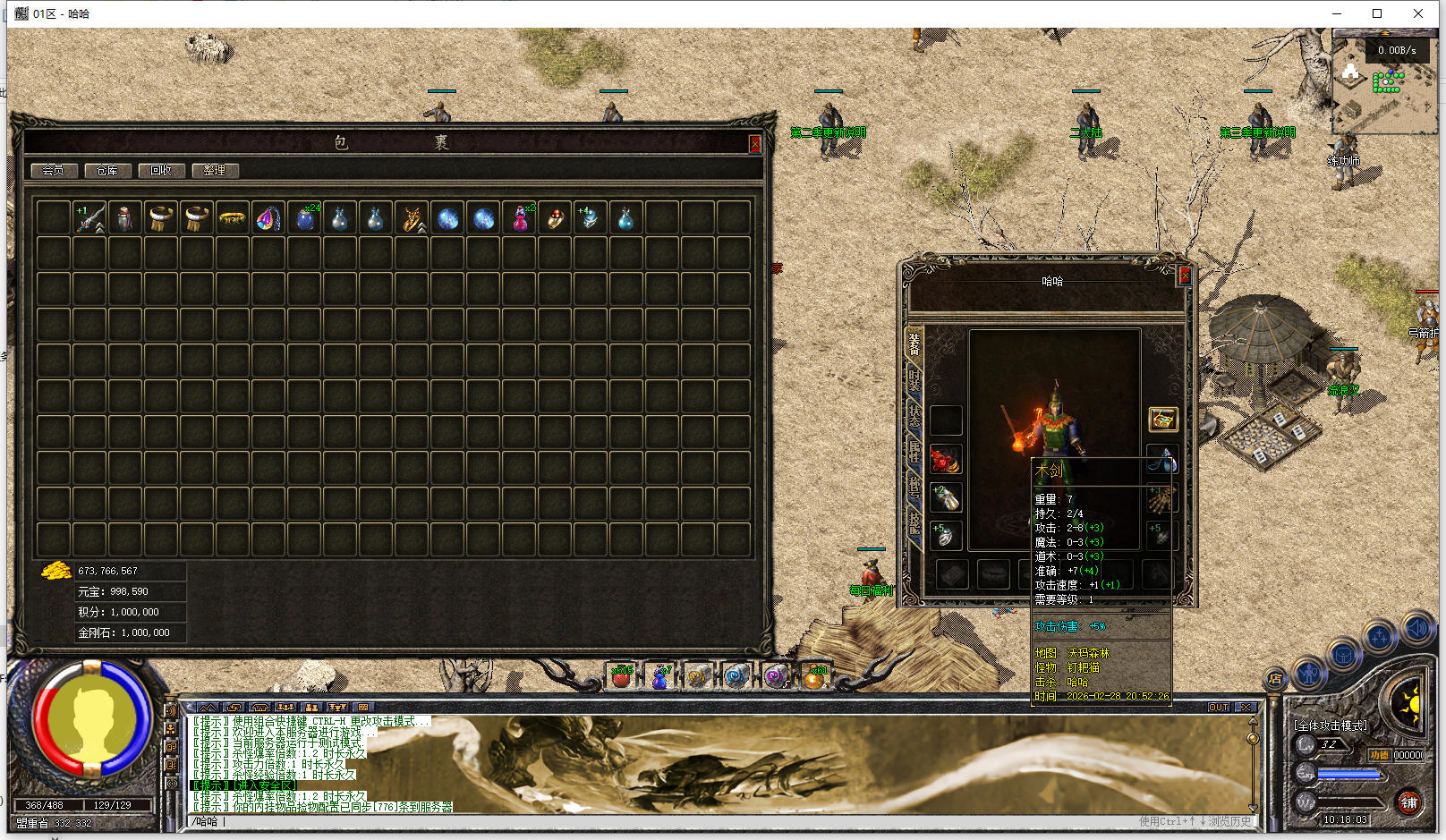Select the green jeweled bracelet item
The image size is (1446, 840).
pyautogui.click(x=232, y=218)
